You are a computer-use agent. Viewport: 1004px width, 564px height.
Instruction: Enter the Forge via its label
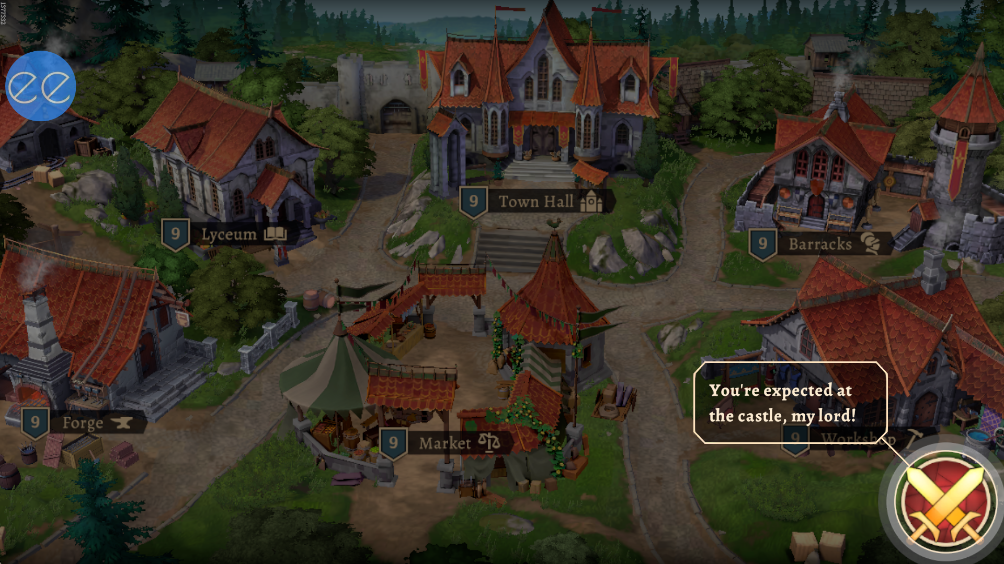pyautogui.click(x=82, y=423)
